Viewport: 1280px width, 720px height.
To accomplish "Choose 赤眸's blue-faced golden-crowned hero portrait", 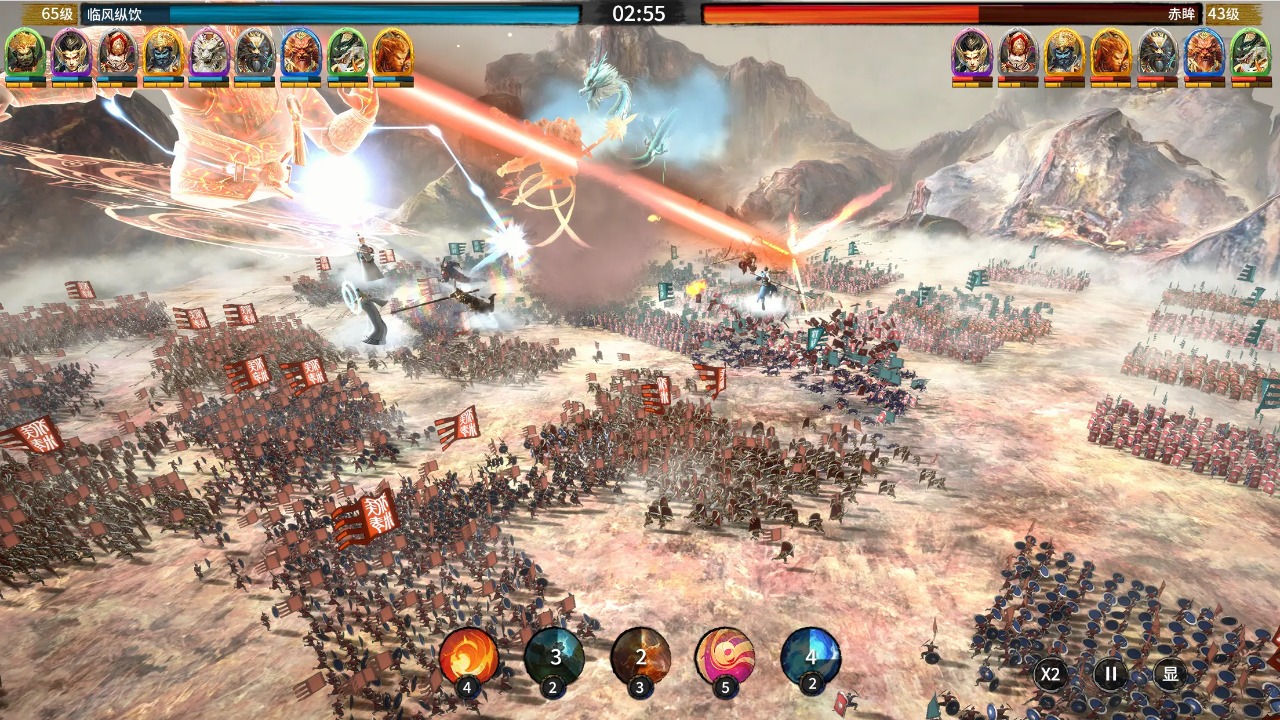I will (x=1064, y=52).
